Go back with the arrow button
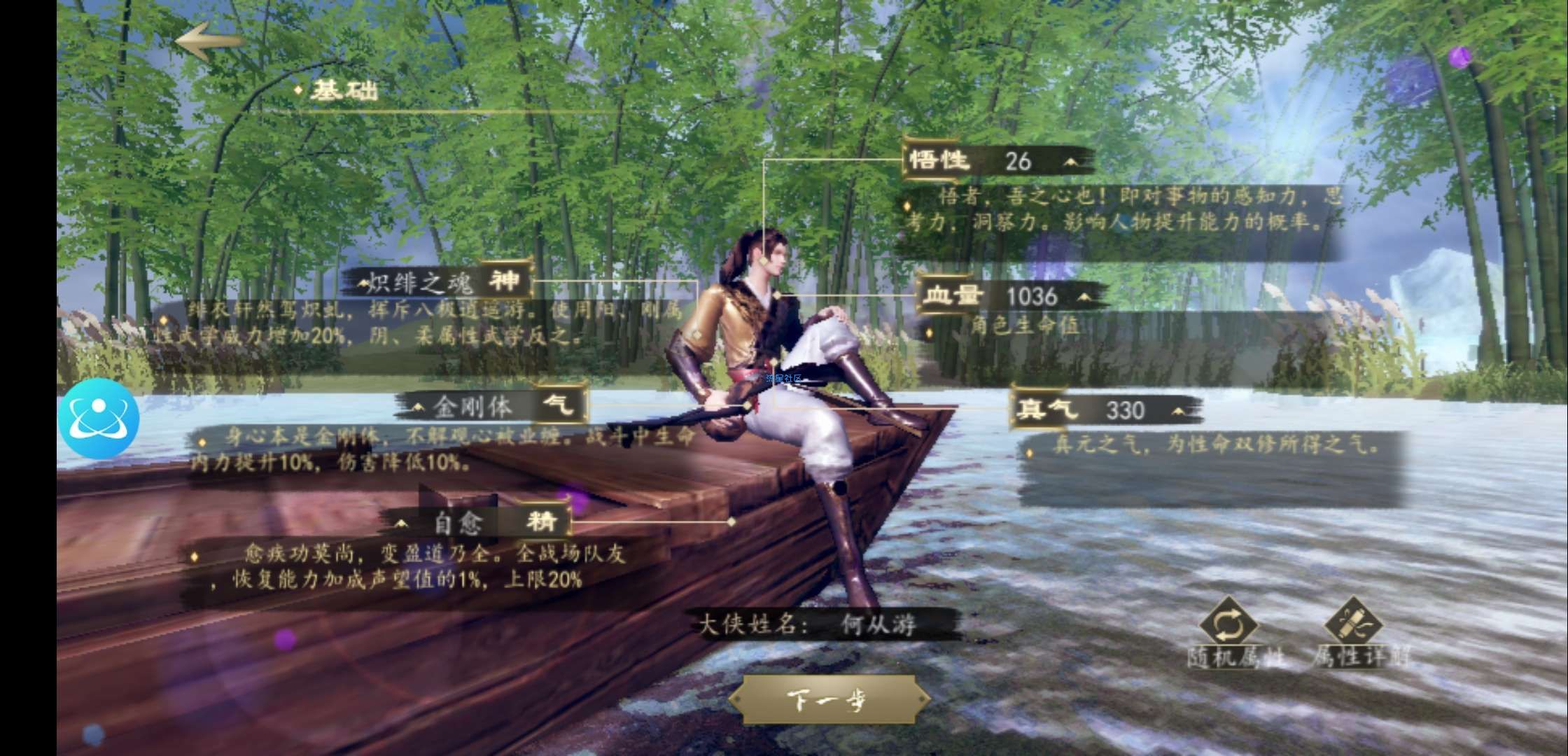1568x756 pixels. 209,40
